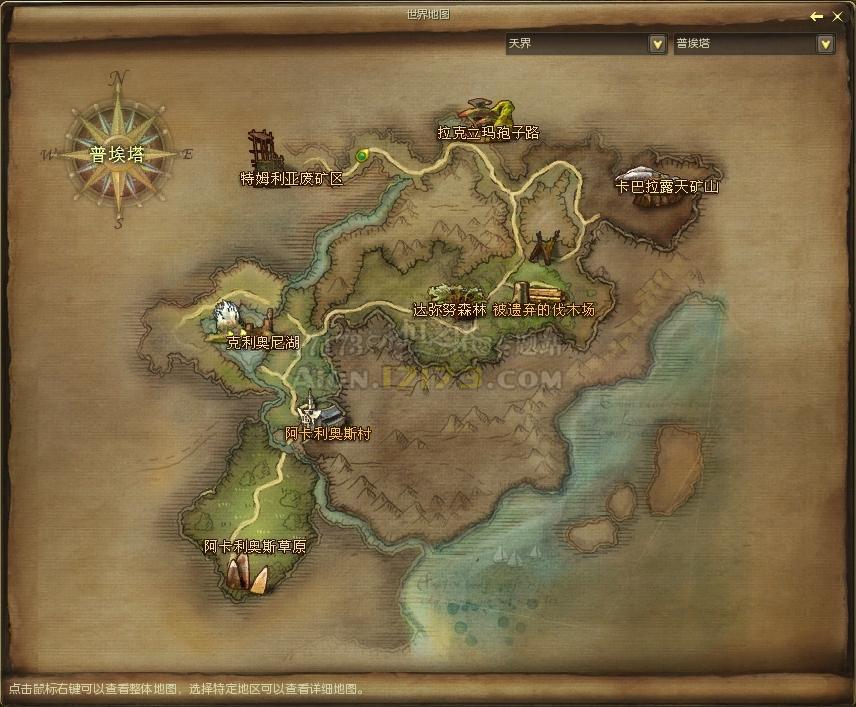Image resolution: width=856 pixels, height=707 pixels.
Task: Open the 天界 world dropdown
Action: pyautogui.click(x=657, y=44)
